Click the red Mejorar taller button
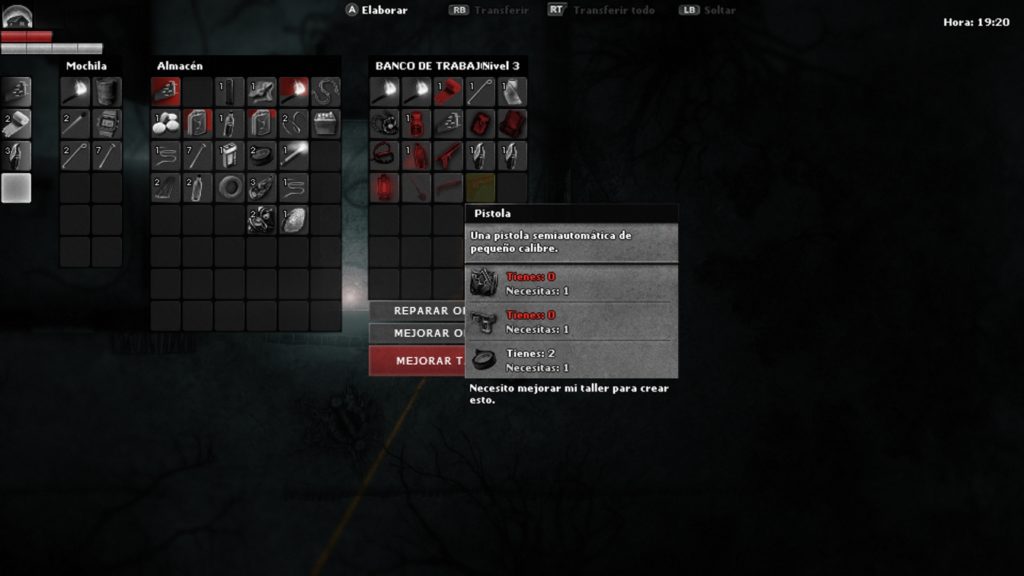Viewport: 1024px width, 576px height. (x=417, y=361)
